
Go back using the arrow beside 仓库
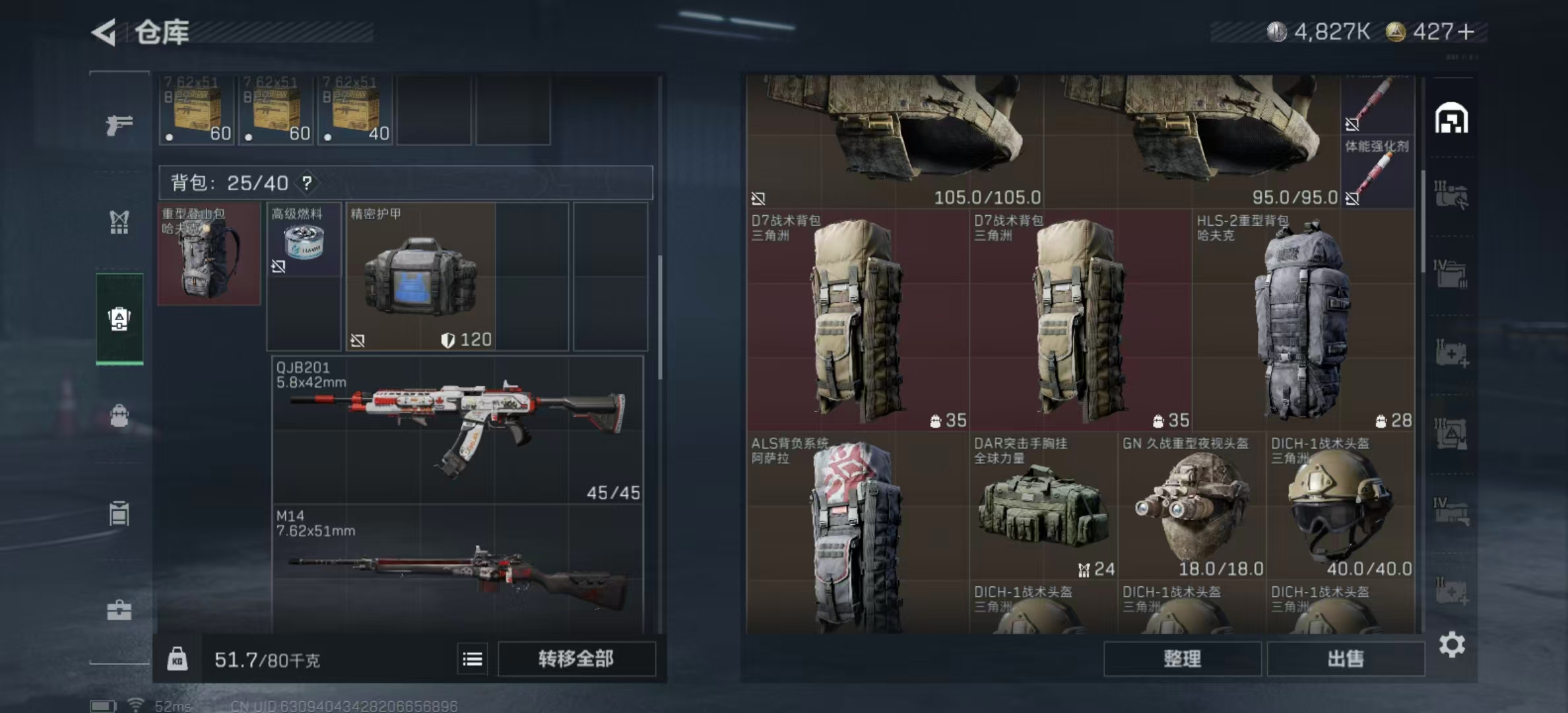104,32
